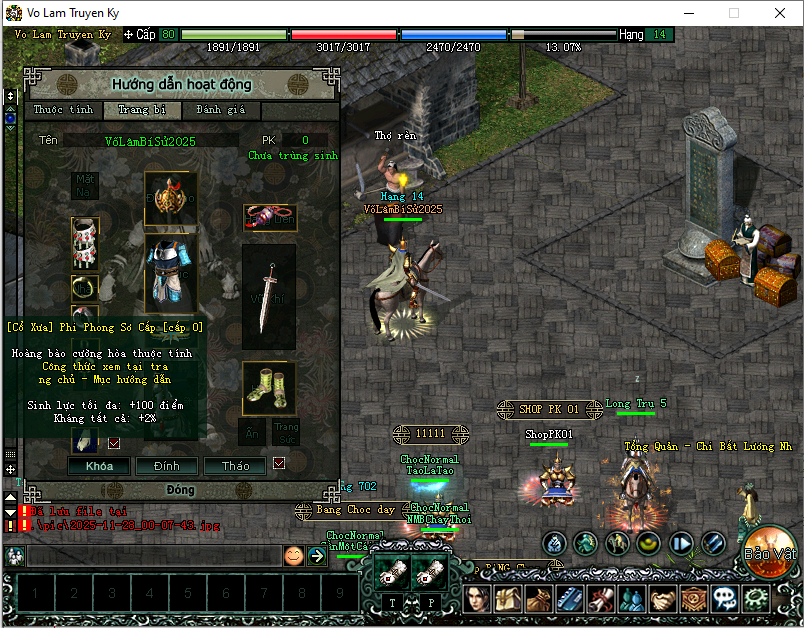The image size is (804, 628).
Task: Select the equipped sword weapon slot
Action: [x=269, y=297]
